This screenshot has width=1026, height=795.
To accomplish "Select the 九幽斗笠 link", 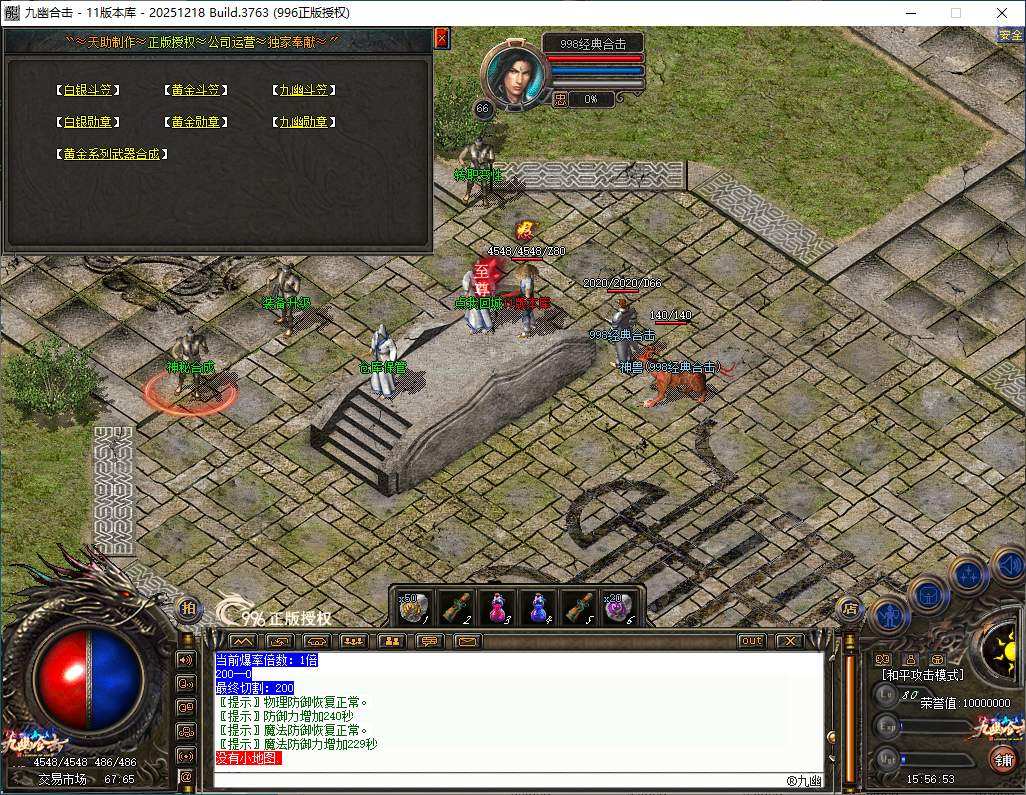I will tap(303, 90).
